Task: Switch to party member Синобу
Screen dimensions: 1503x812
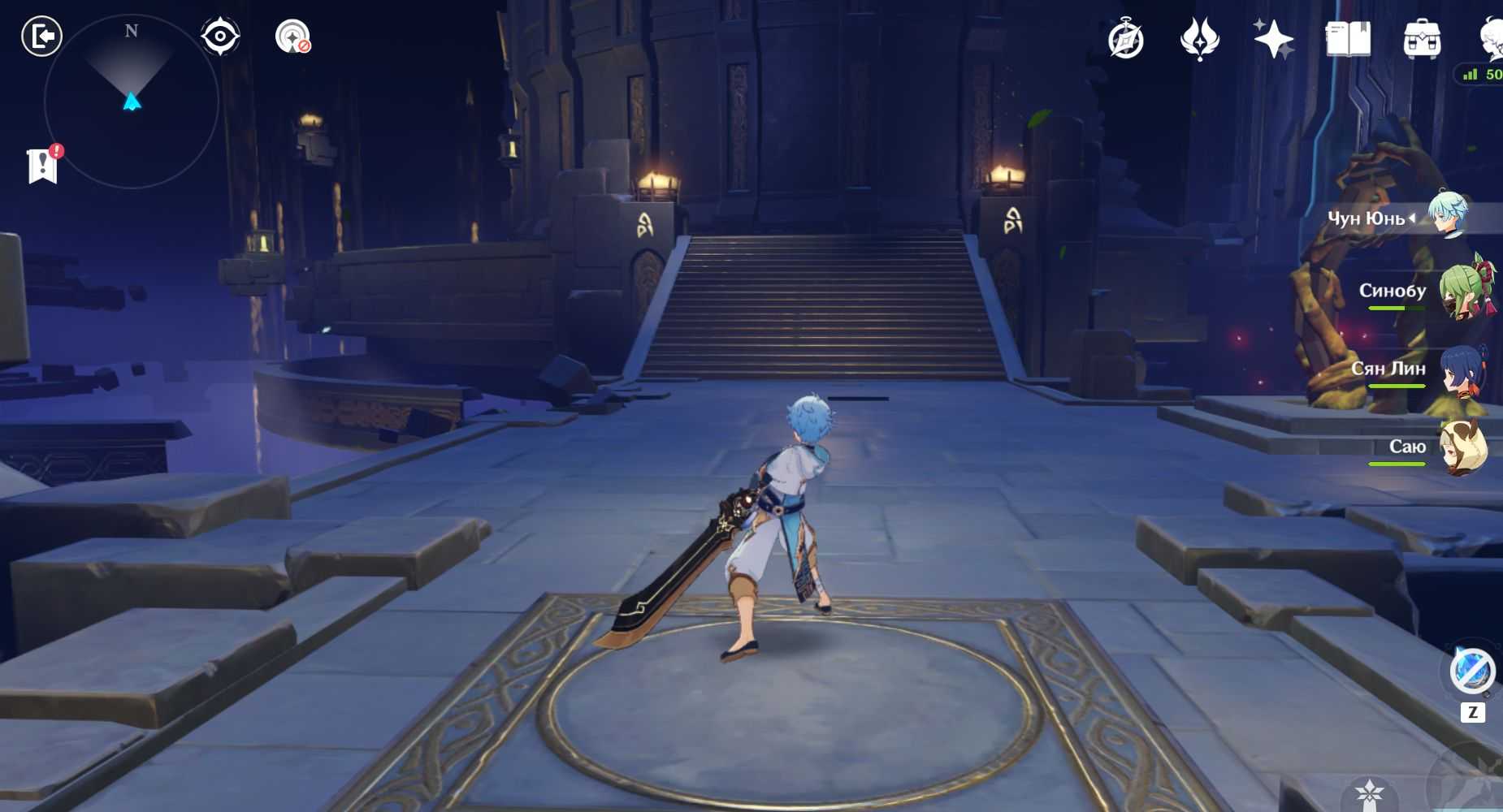Action: 1463,291
